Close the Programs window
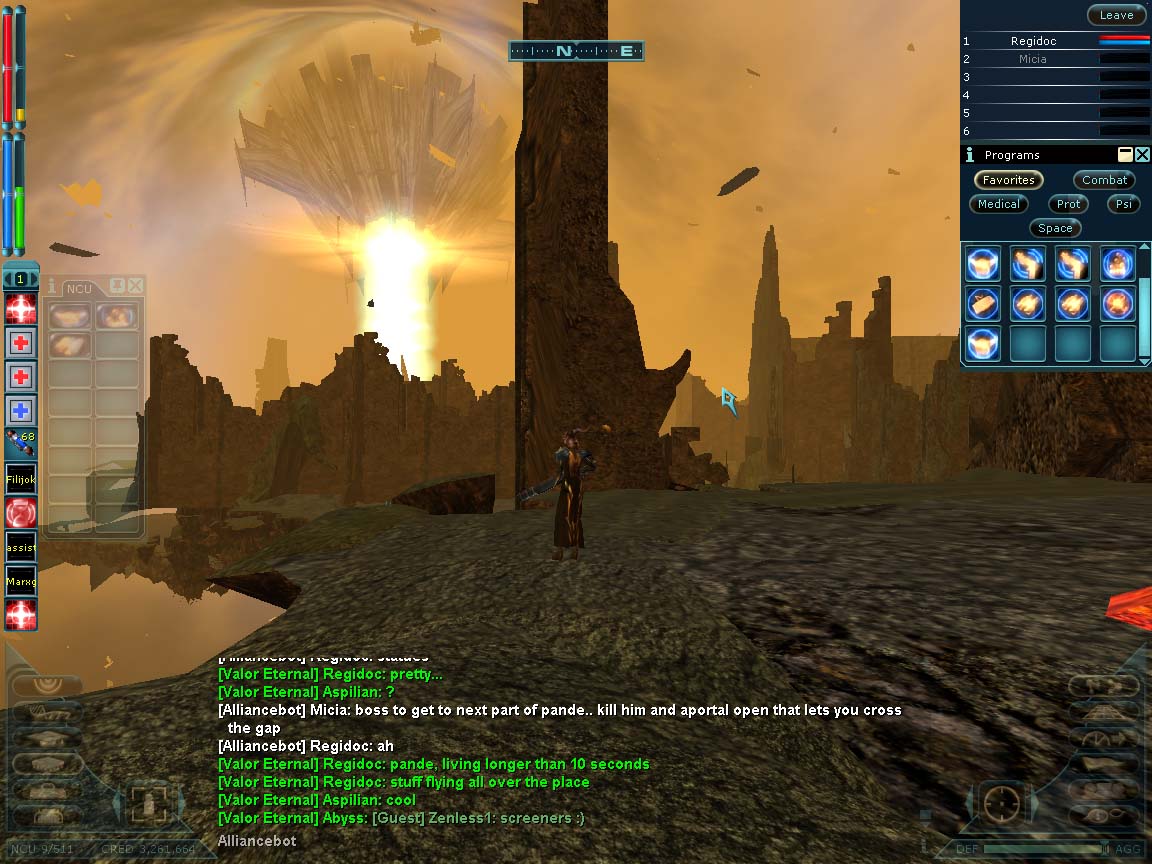This screenshot has height=864, width=1152. click(1142, 155)
